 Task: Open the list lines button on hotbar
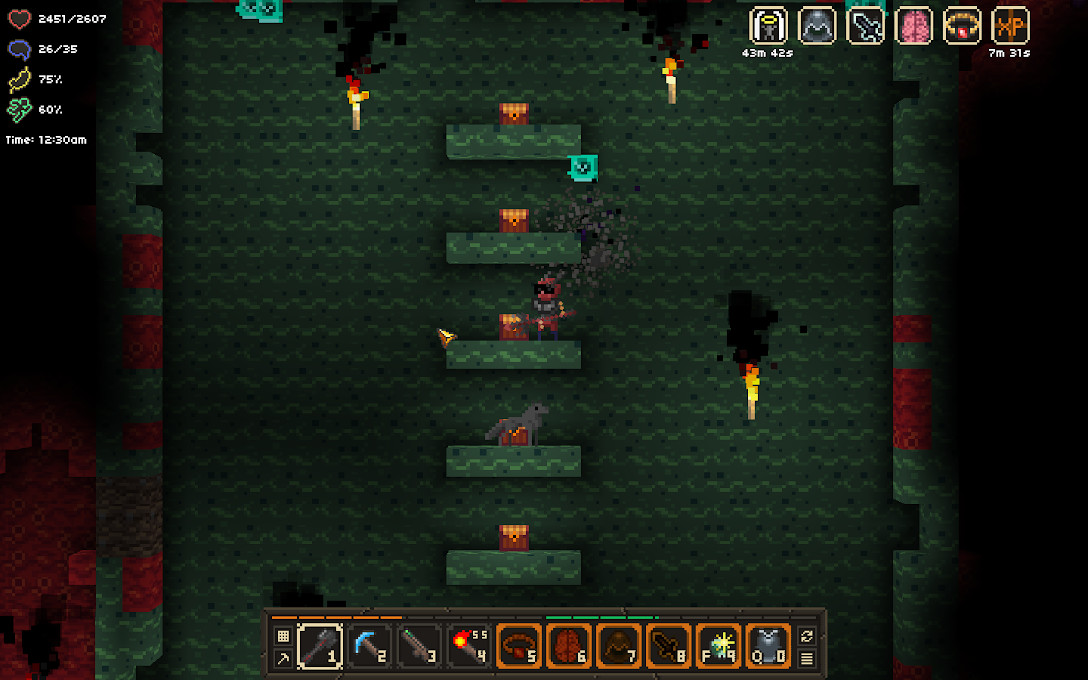pos(806,658)
